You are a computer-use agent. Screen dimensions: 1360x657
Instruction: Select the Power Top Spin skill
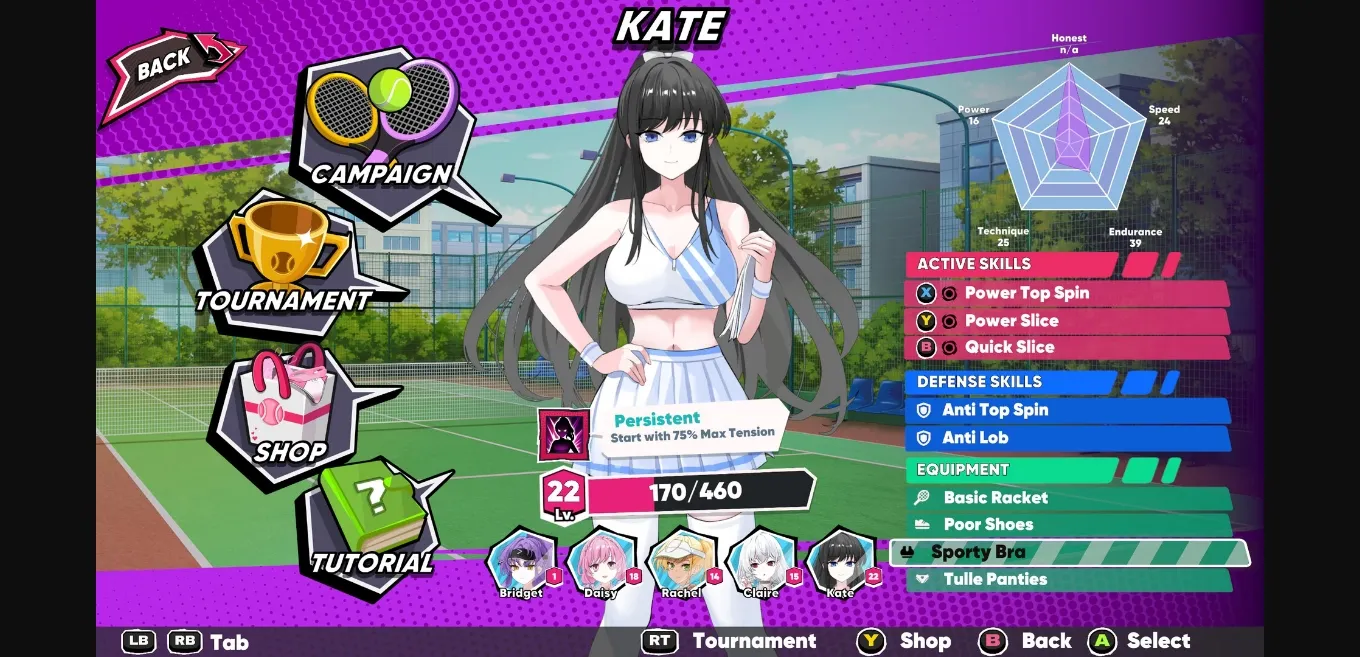tap(1066, 293)
